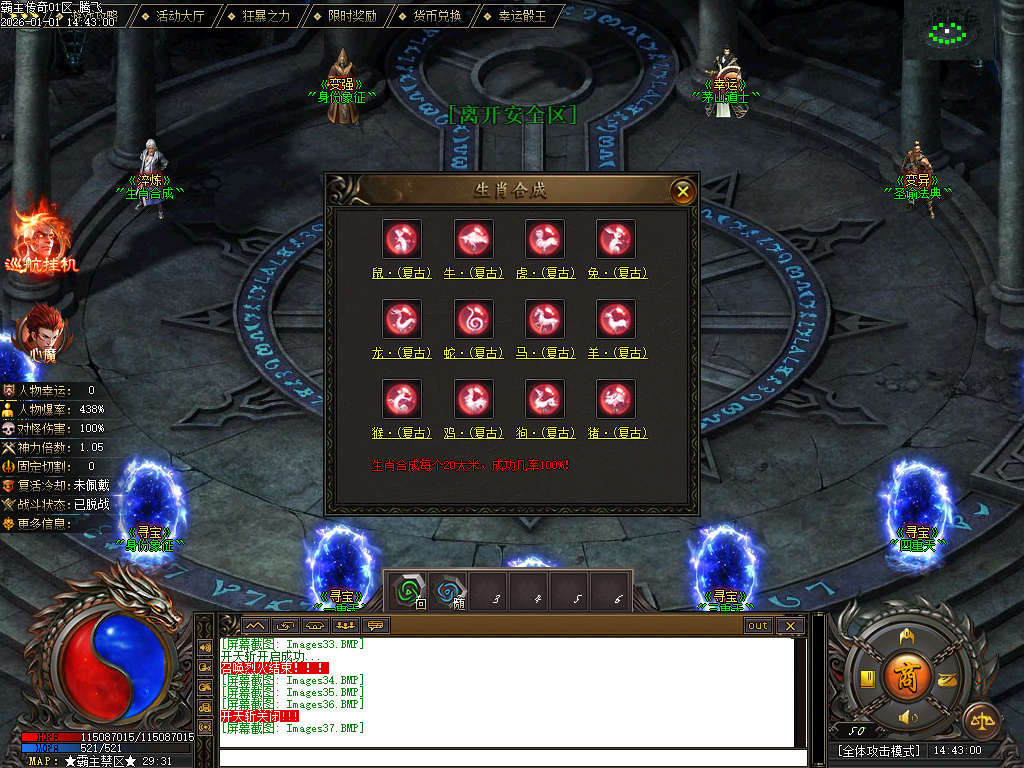This screenshot has height=768, width=1024.
Task: Select the 鸡·(复古) zodiac entry
Action: click(473, 400)
